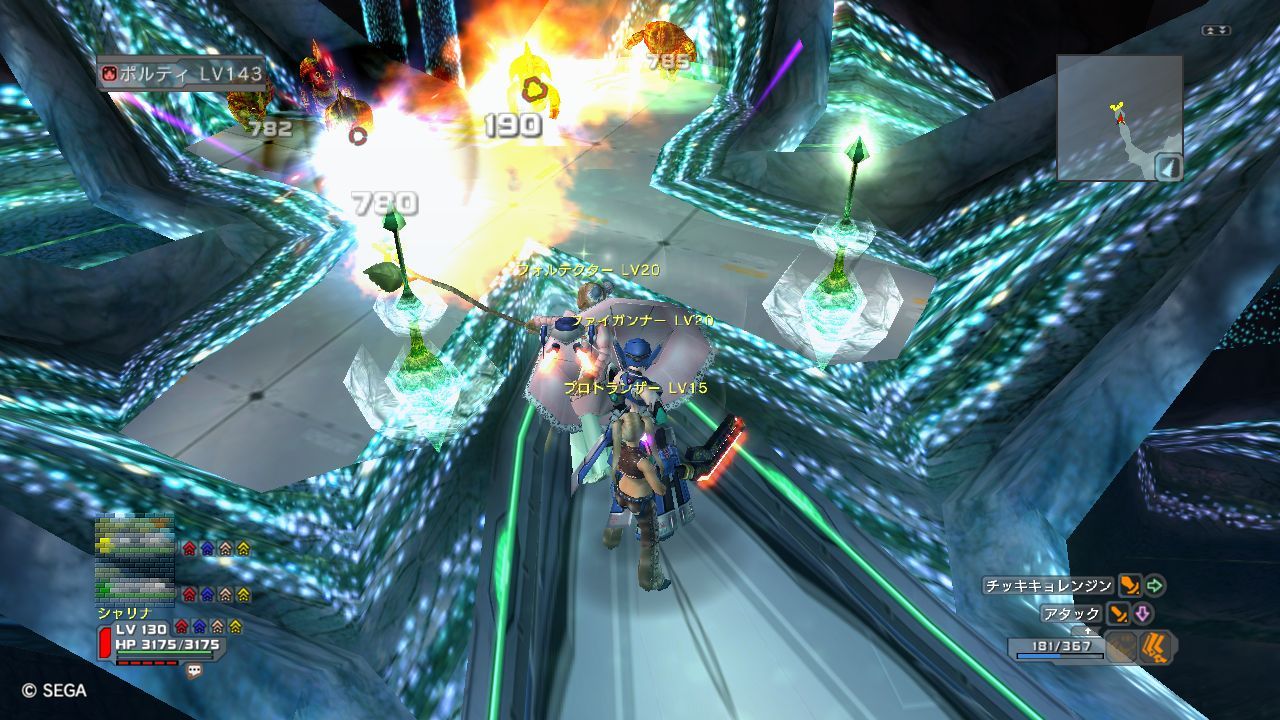
Task: Click the pink down-arrow palette button
Action: 1143,614
